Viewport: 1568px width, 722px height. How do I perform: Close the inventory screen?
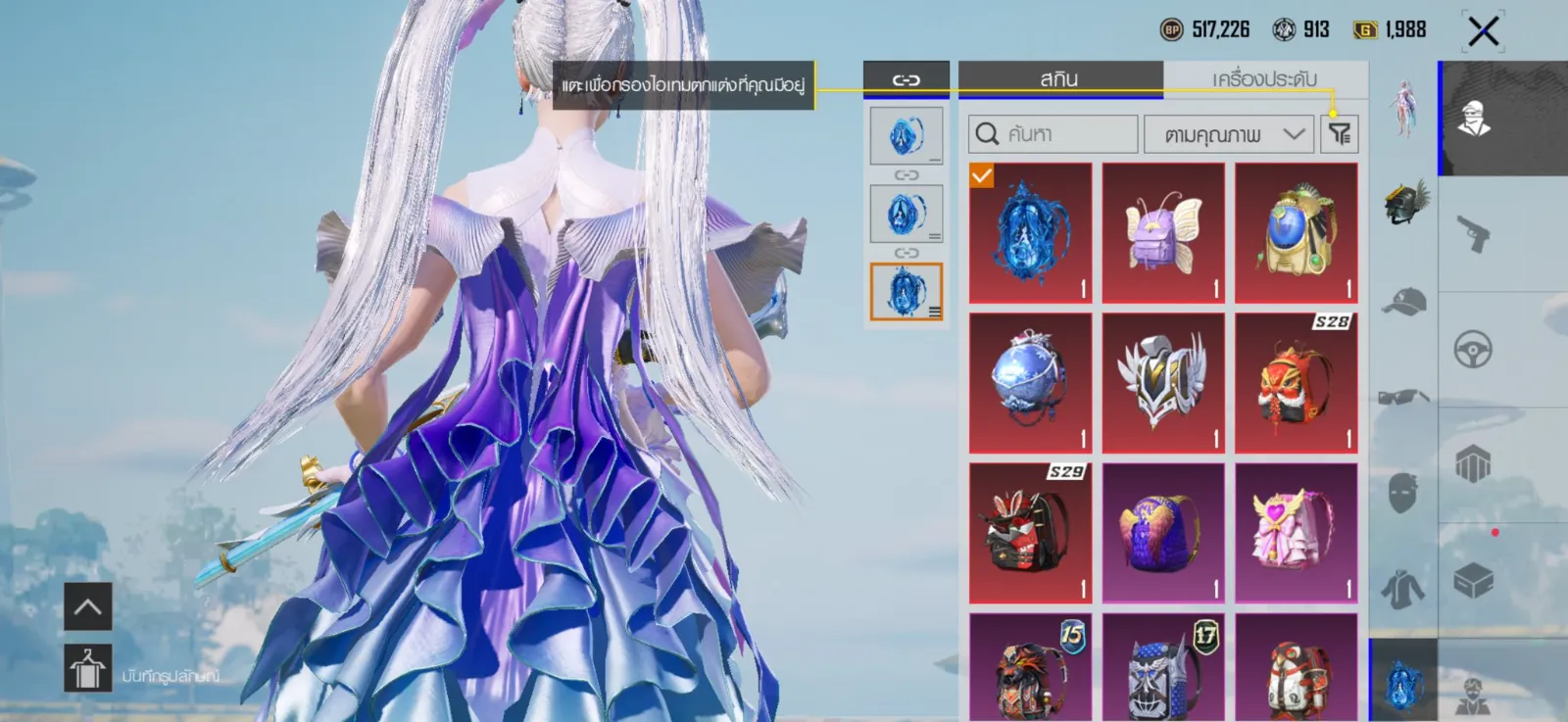coord(1483,31)
